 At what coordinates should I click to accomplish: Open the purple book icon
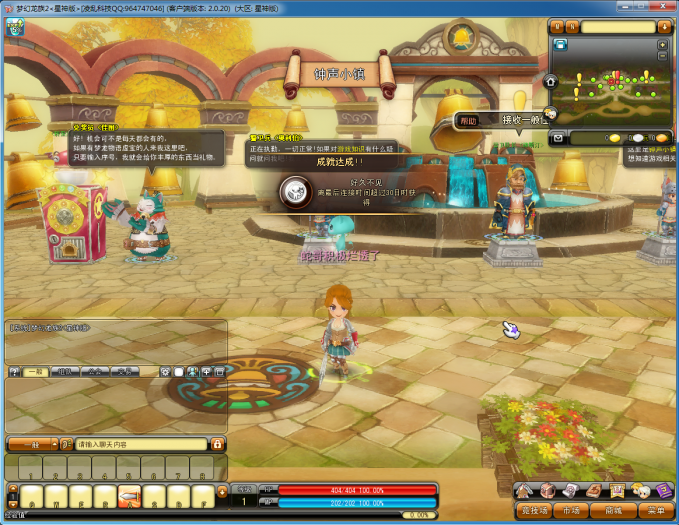pos(662,490)
